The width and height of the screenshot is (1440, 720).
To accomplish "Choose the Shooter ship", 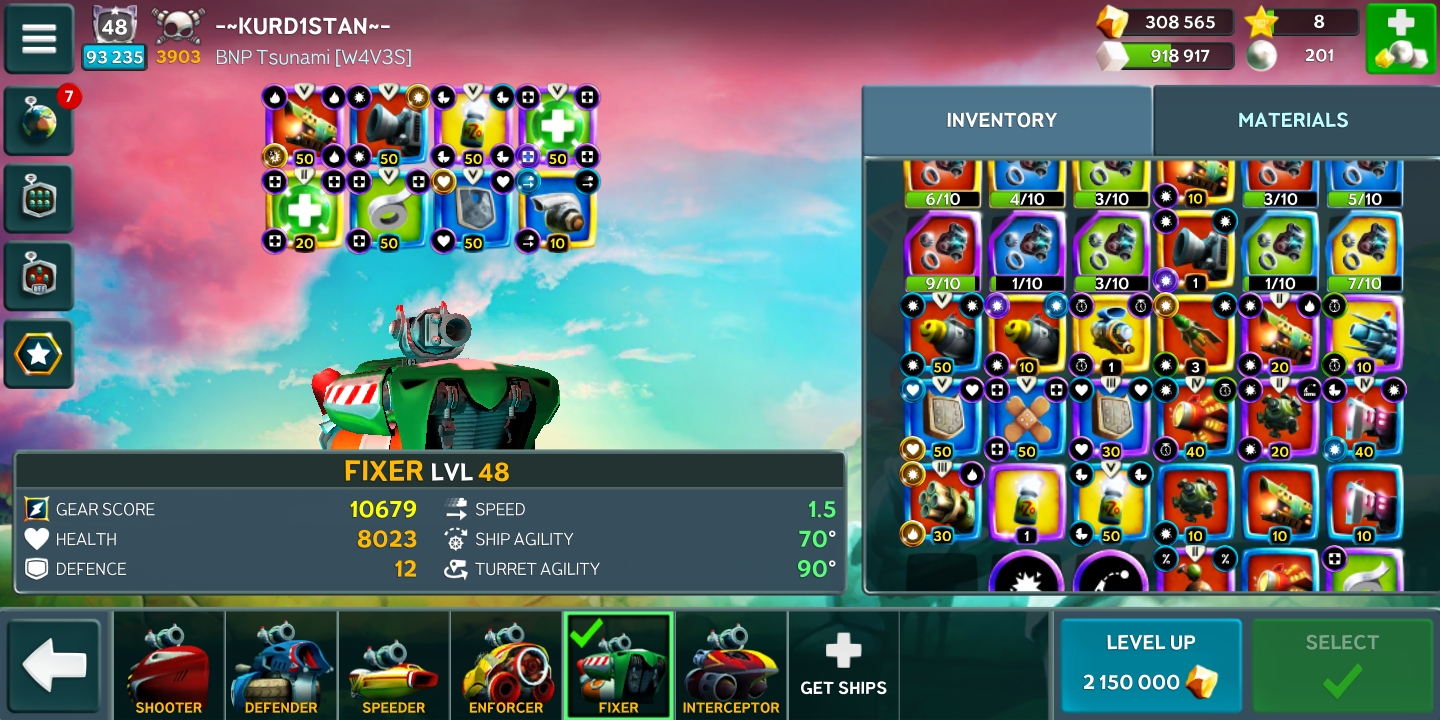I will pos(168,666).
